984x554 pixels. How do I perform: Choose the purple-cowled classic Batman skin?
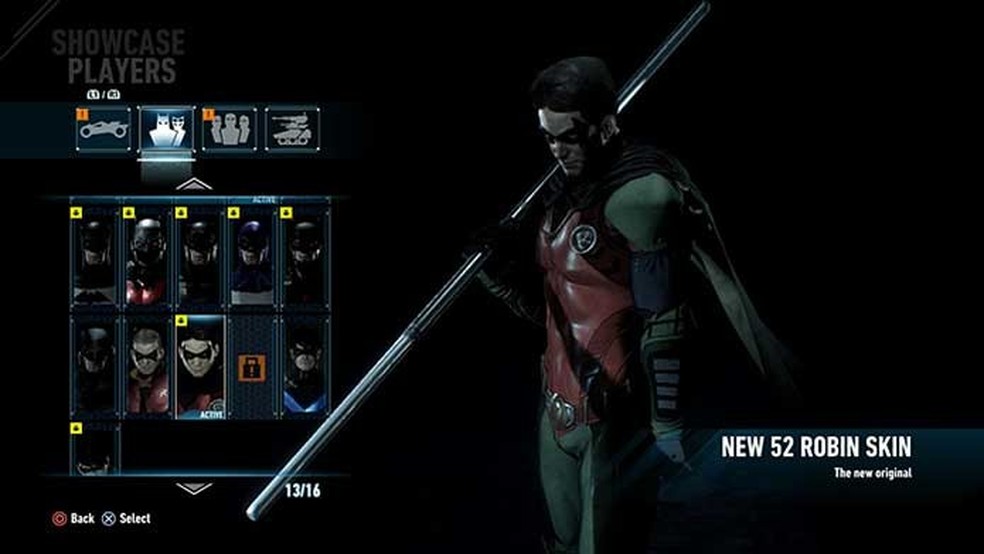point(251,257)
